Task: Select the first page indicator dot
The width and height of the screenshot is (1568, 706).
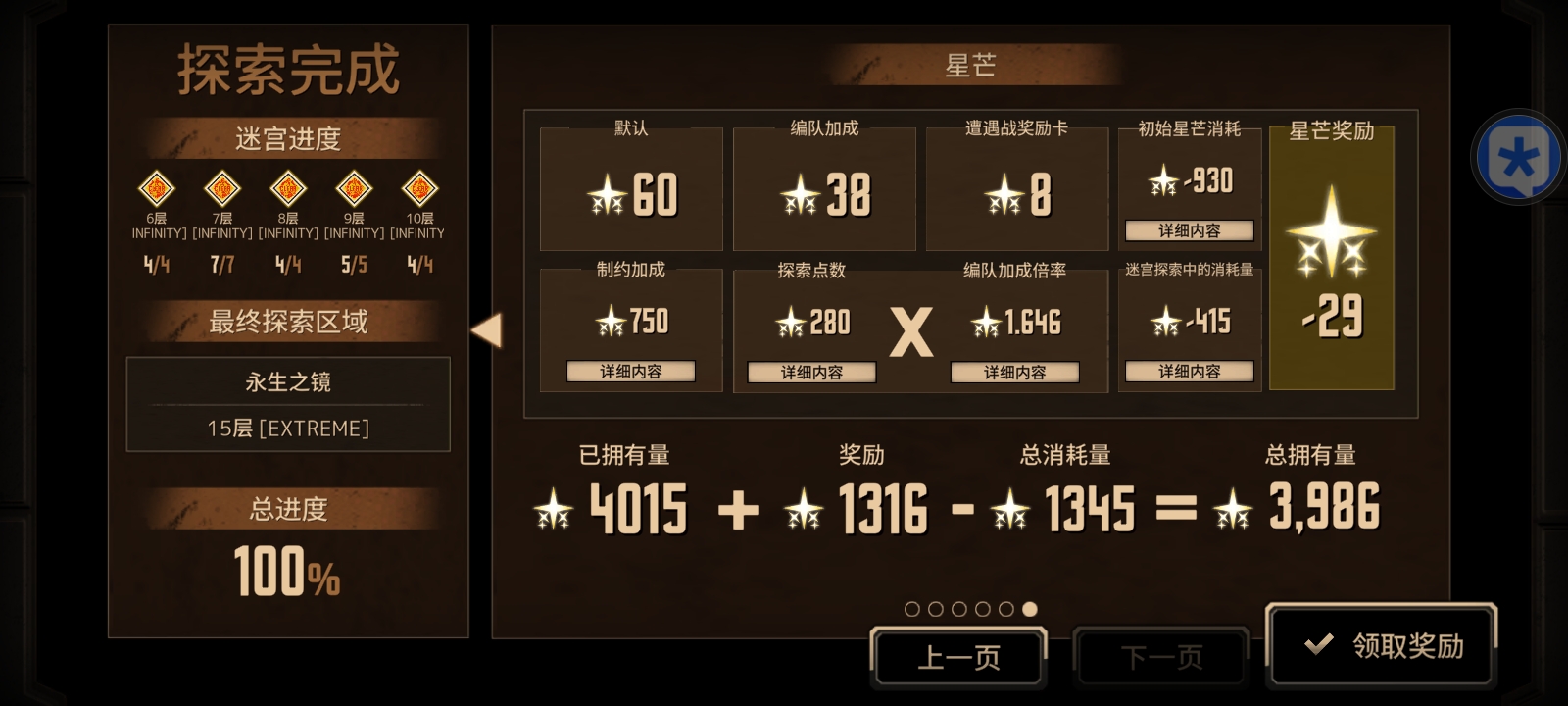Action: coord(911,608)
